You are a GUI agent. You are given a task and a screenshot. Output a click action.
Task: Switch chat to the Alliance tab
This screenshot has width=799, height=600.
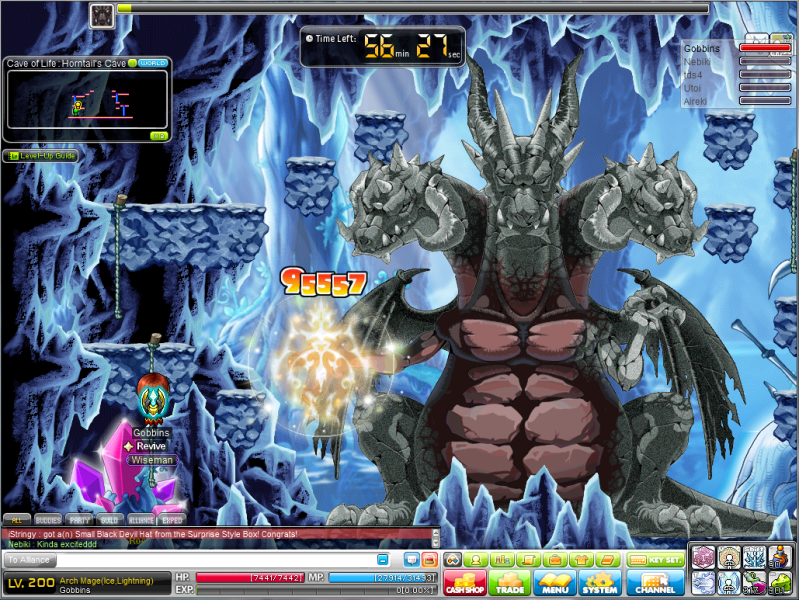(x=141, y=520)
